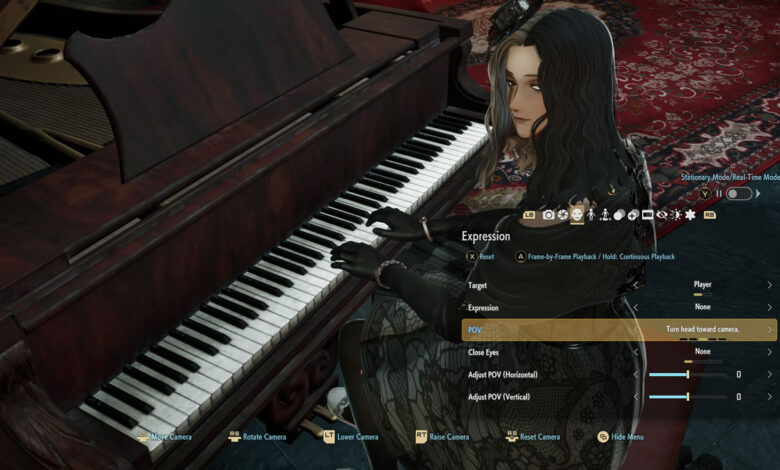The height and width of the screenshot is (470, 780).
Task: Click the Adjust POV (Horizontal) slider
Action: tap(688, 374)
